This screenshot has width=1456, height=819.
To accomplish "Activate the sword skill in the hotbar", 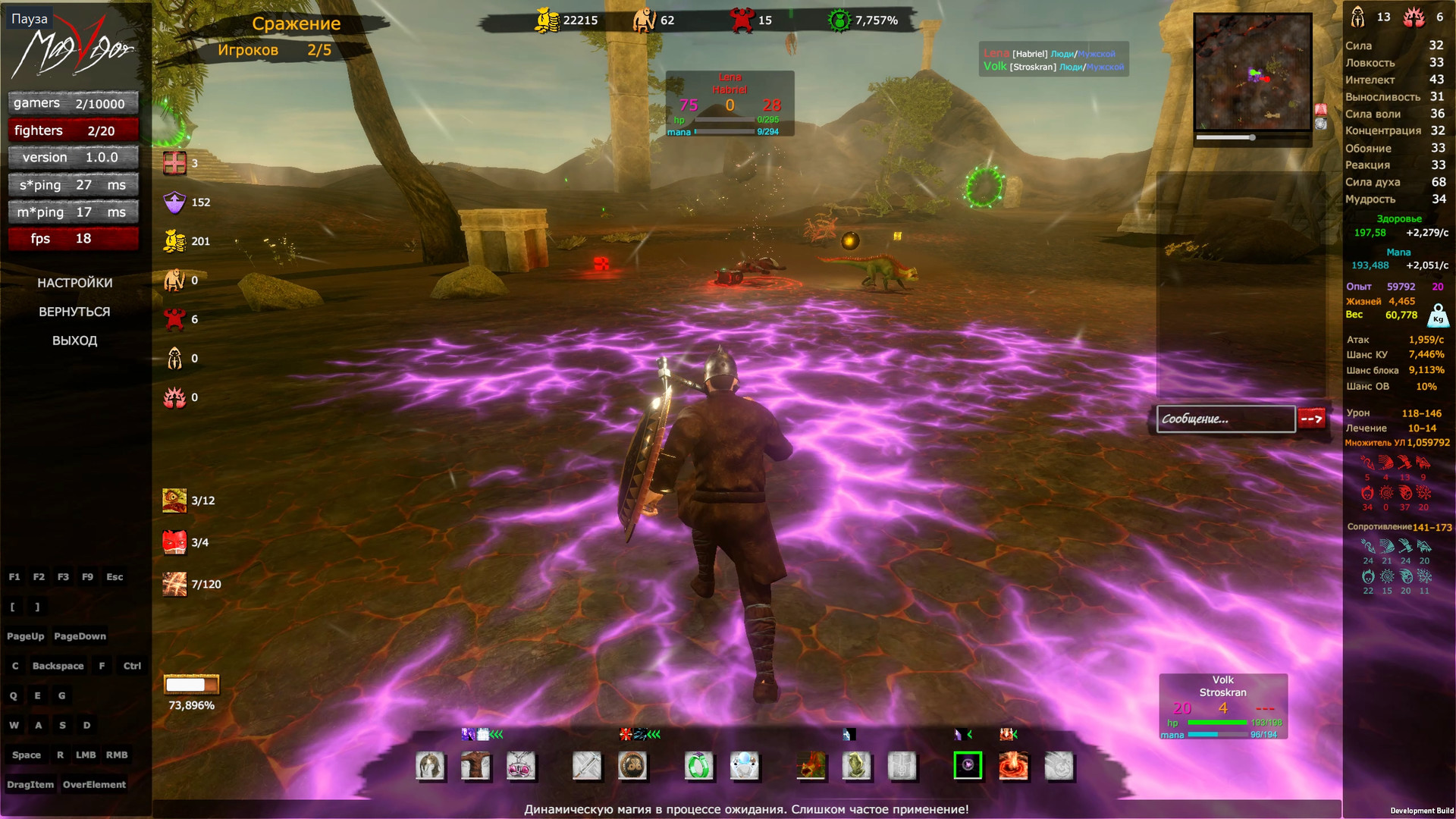I will (585, 767).
